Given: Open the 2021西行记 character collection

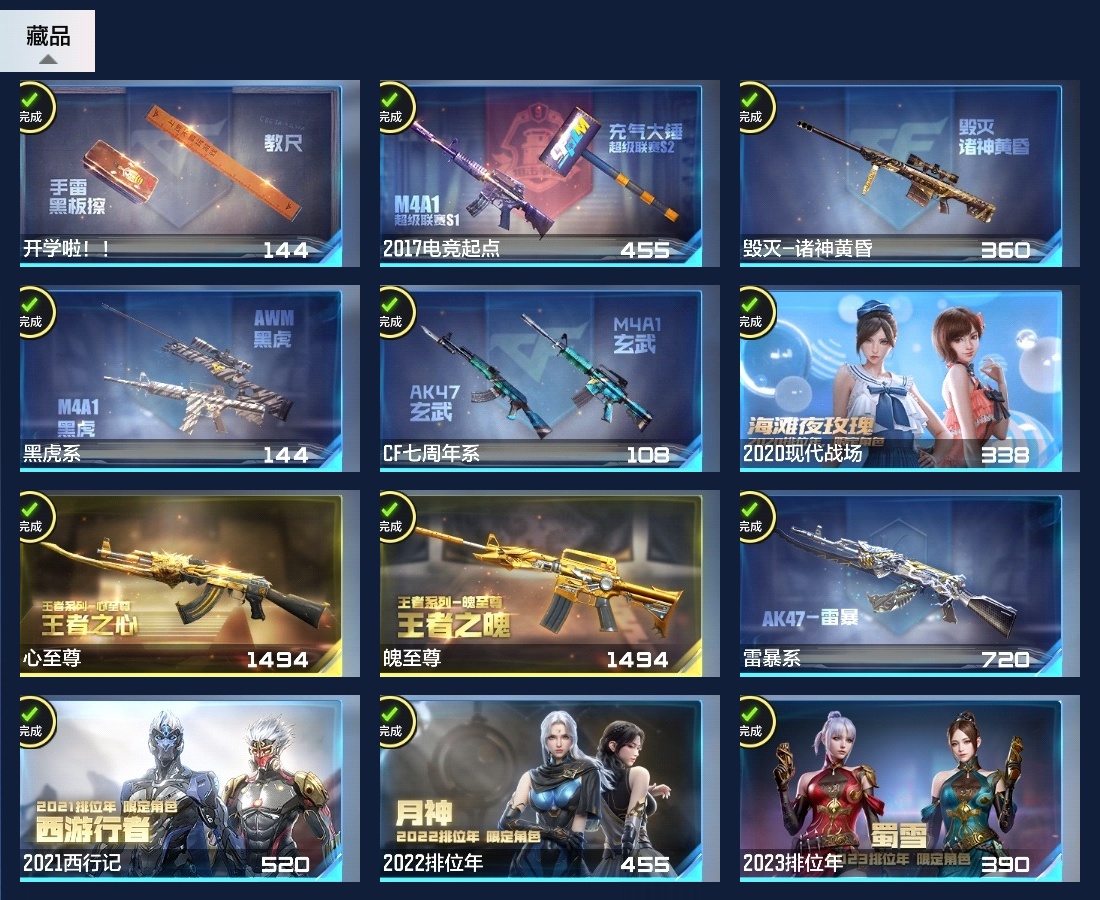Looking at the screenshot, I should click(180, 790).
